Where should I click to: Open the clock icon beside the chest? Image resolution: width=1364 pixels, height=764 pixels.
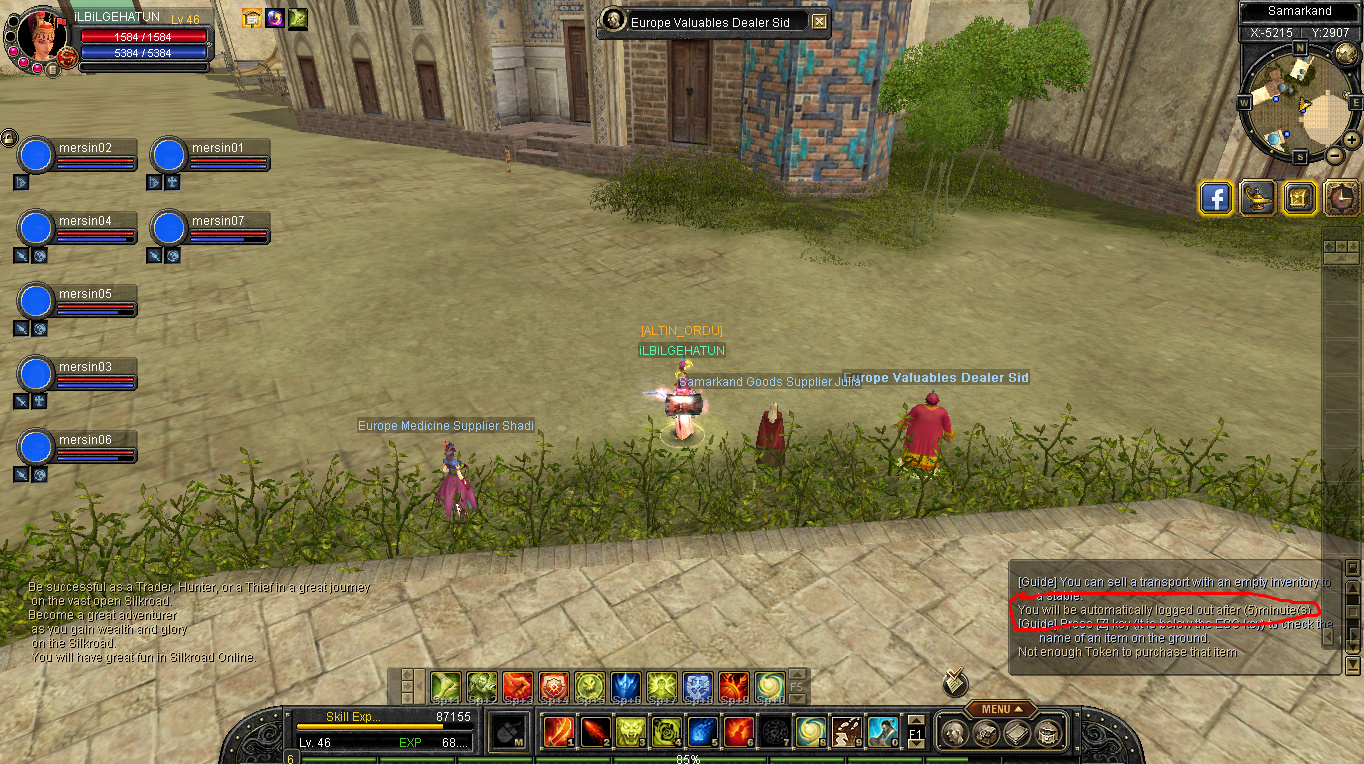point(1341,198)
